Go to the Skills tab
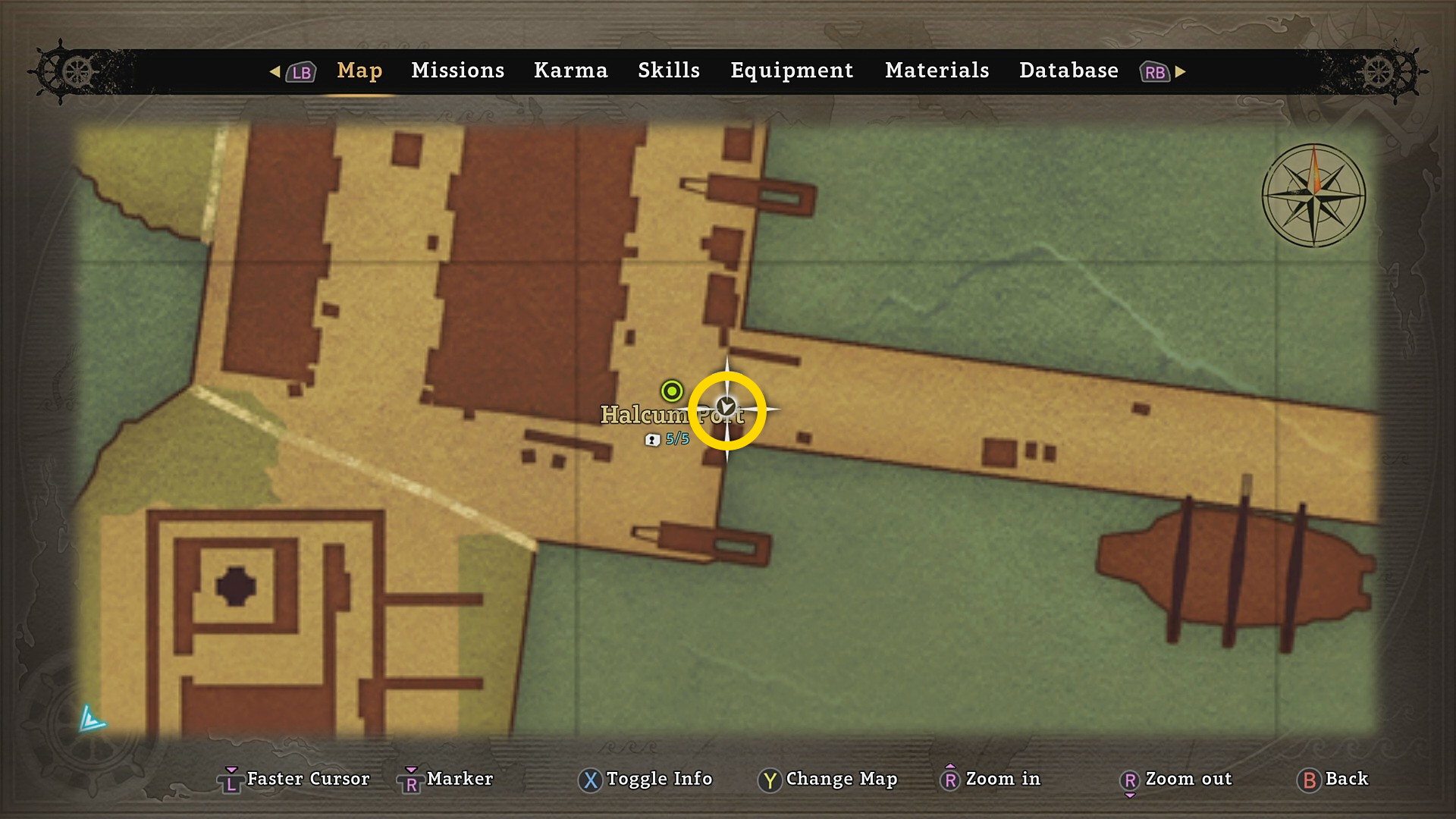 pyautogui.click(x=668, y=71)
